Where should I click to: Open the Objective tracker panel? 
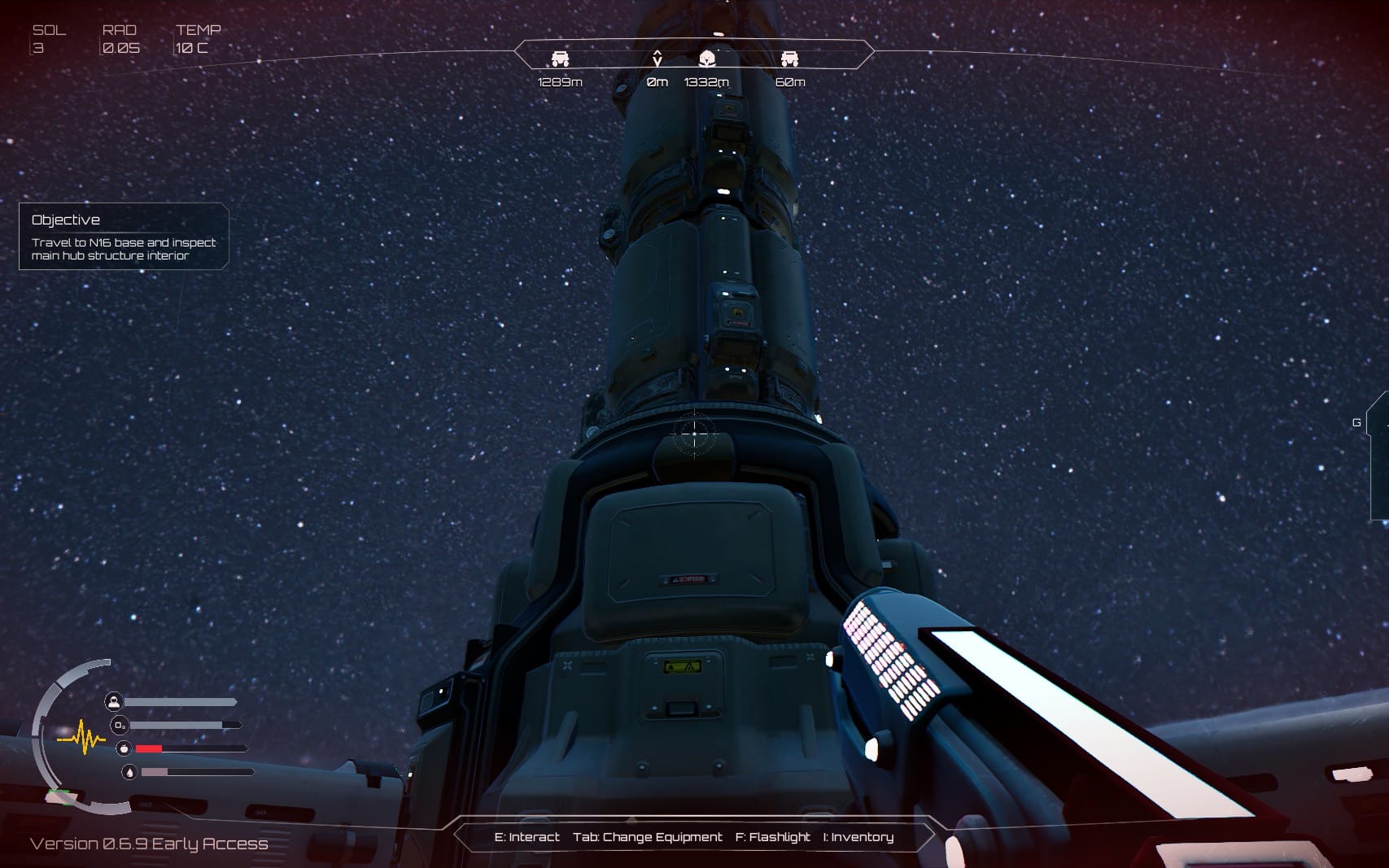[x=123, y=236]
